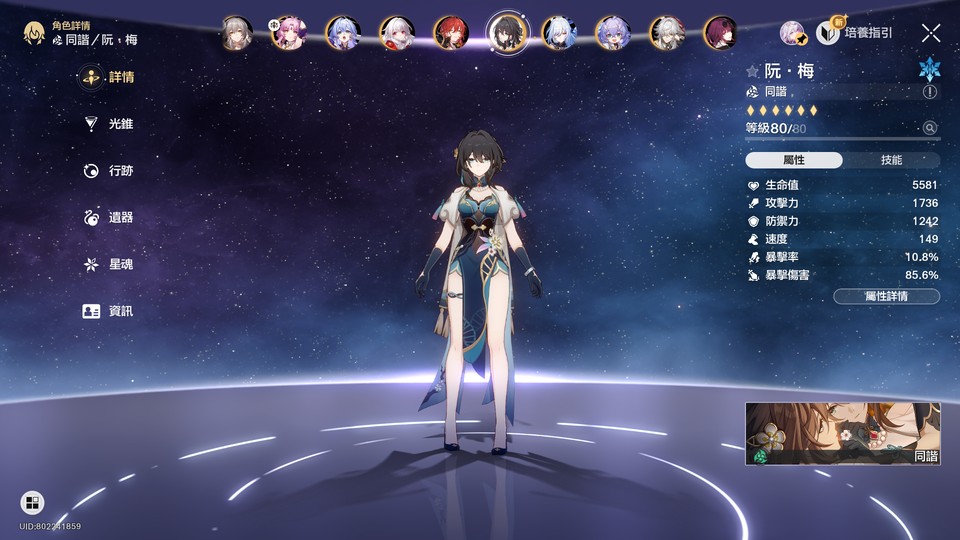
Task: Select the red-haired character portrait
Action: (450, 32)
